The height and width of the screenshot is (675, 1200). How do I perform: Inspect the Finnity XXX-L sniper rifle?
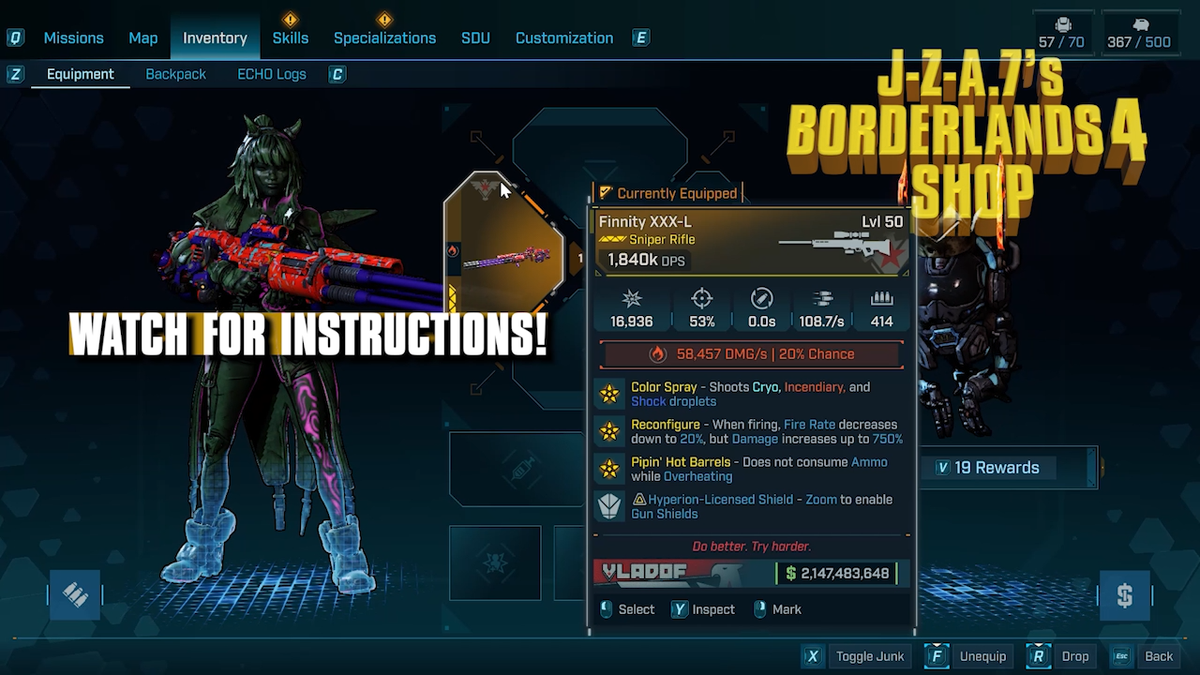coord(703,609)
